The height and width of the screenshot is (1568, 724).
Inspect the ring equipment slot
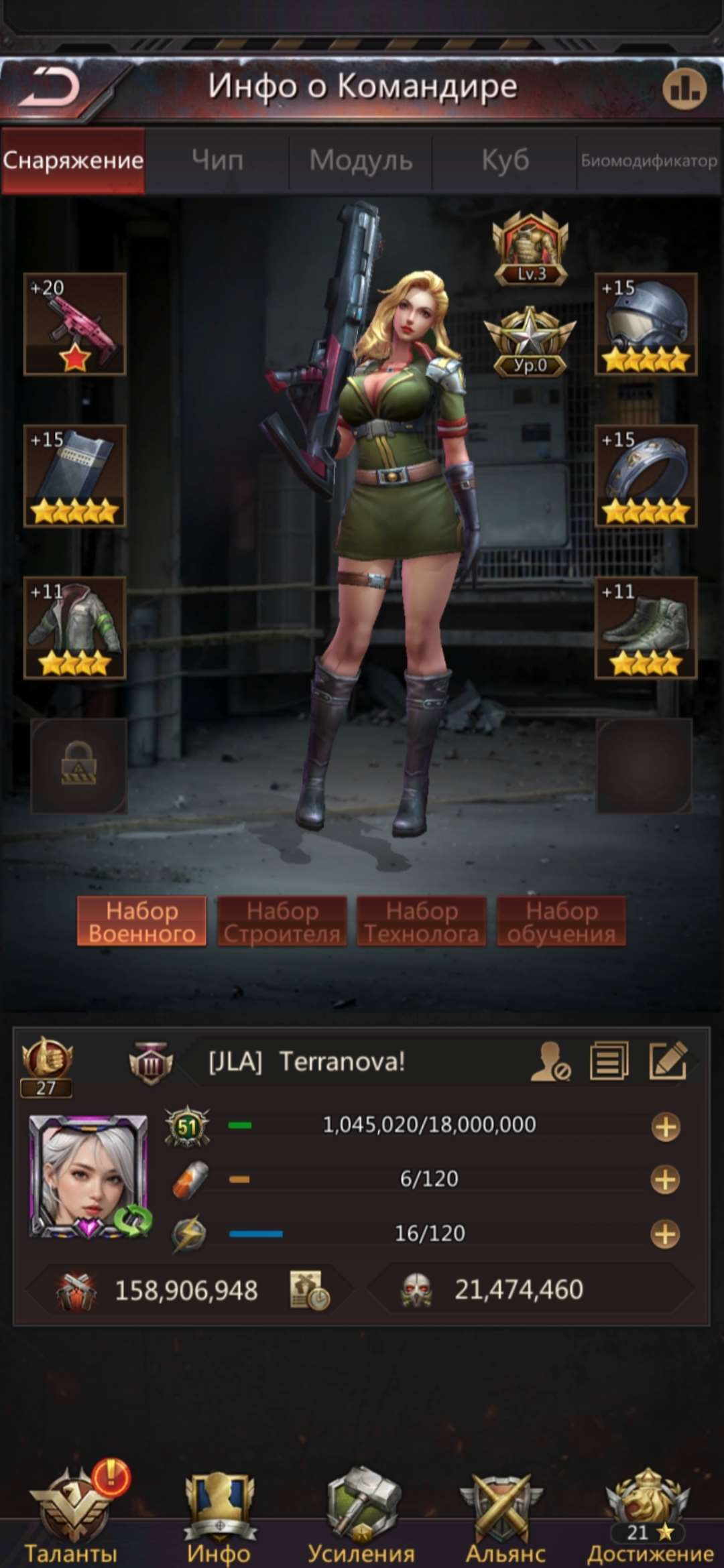tap(646, 476)
